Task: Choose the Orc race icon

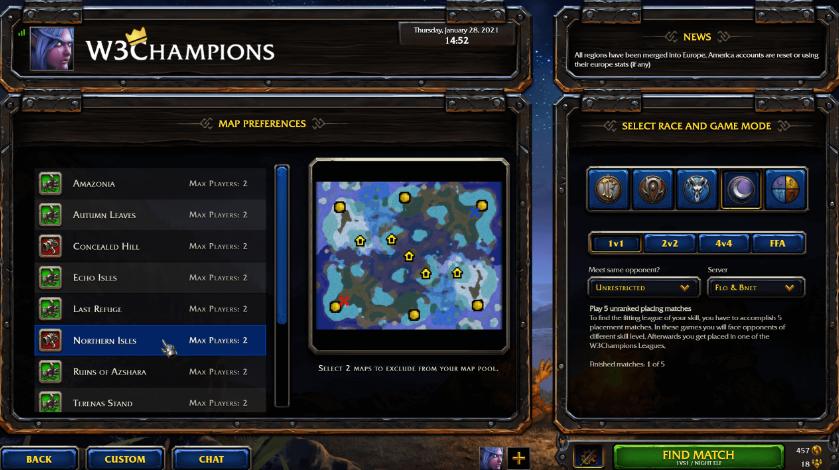Action: coord(652,189)
